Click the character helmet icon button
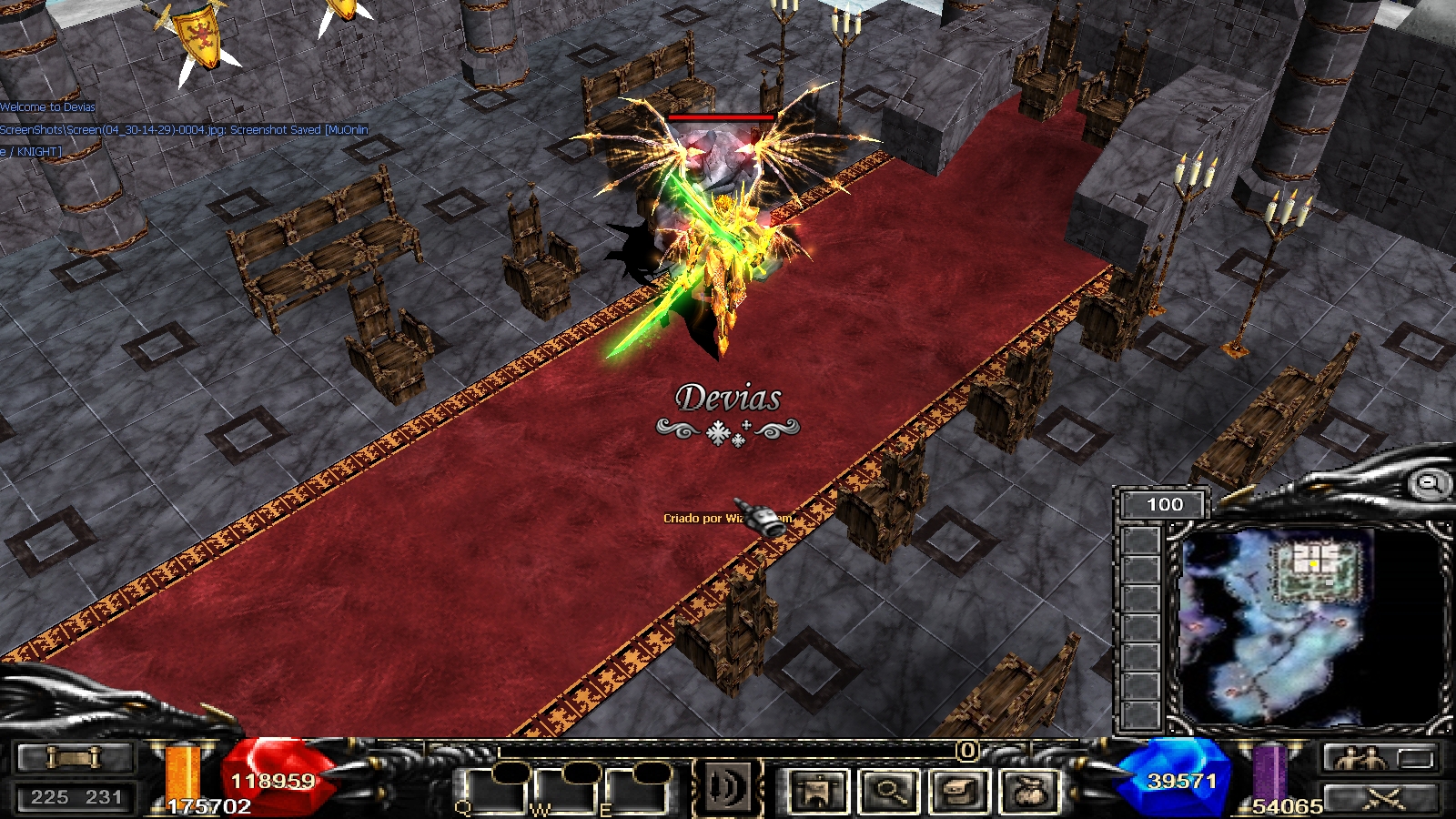Screen dimensions: 1456x819 tap(818, 790)
